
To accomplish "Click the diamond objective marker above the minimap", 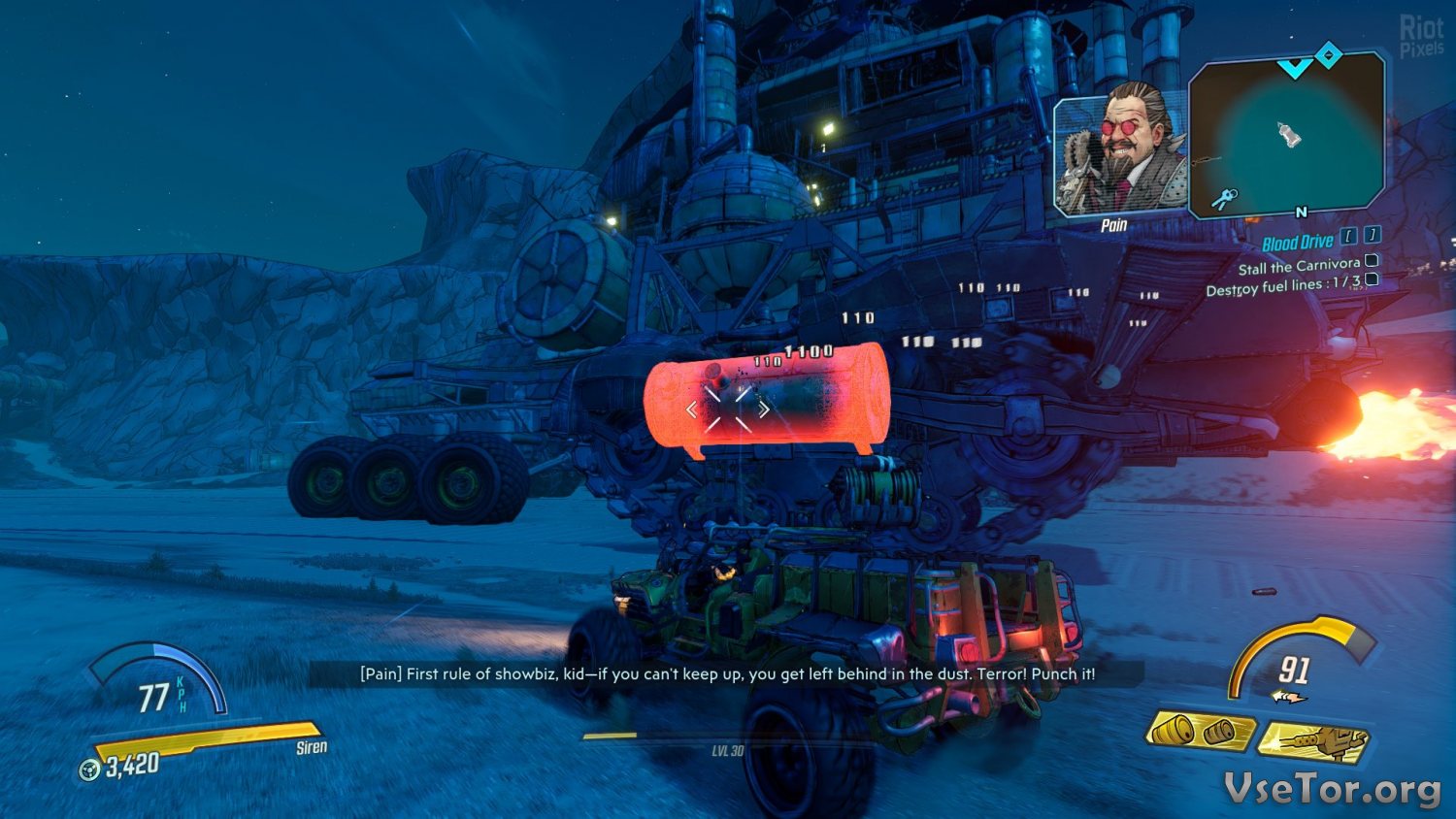I will click(x=1328, y=55).
